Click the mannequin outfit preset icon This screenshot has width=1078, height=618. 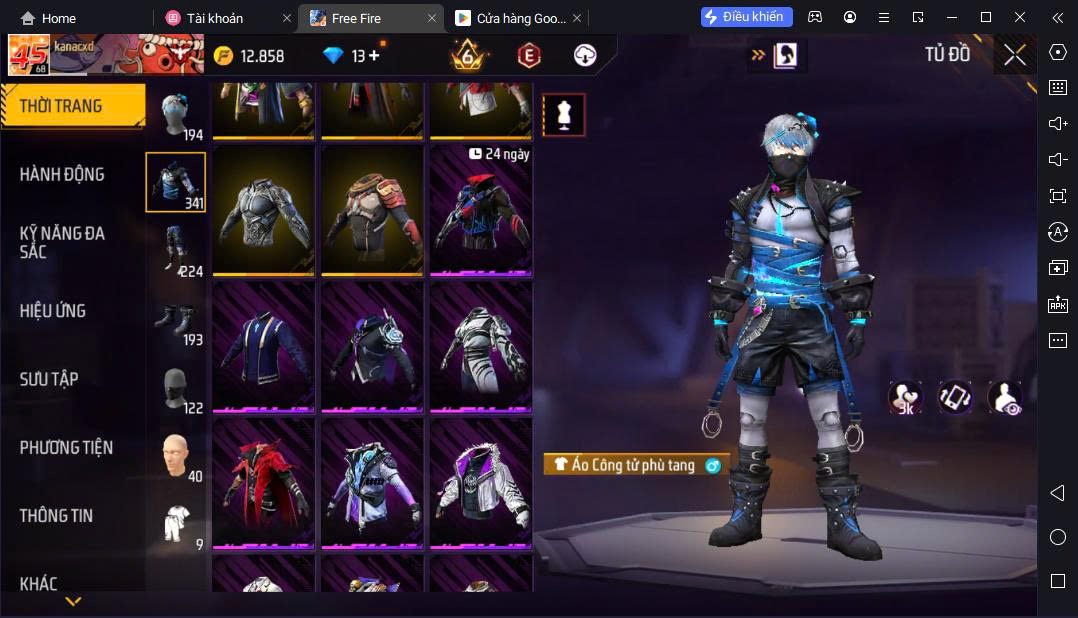pos(564,115)
